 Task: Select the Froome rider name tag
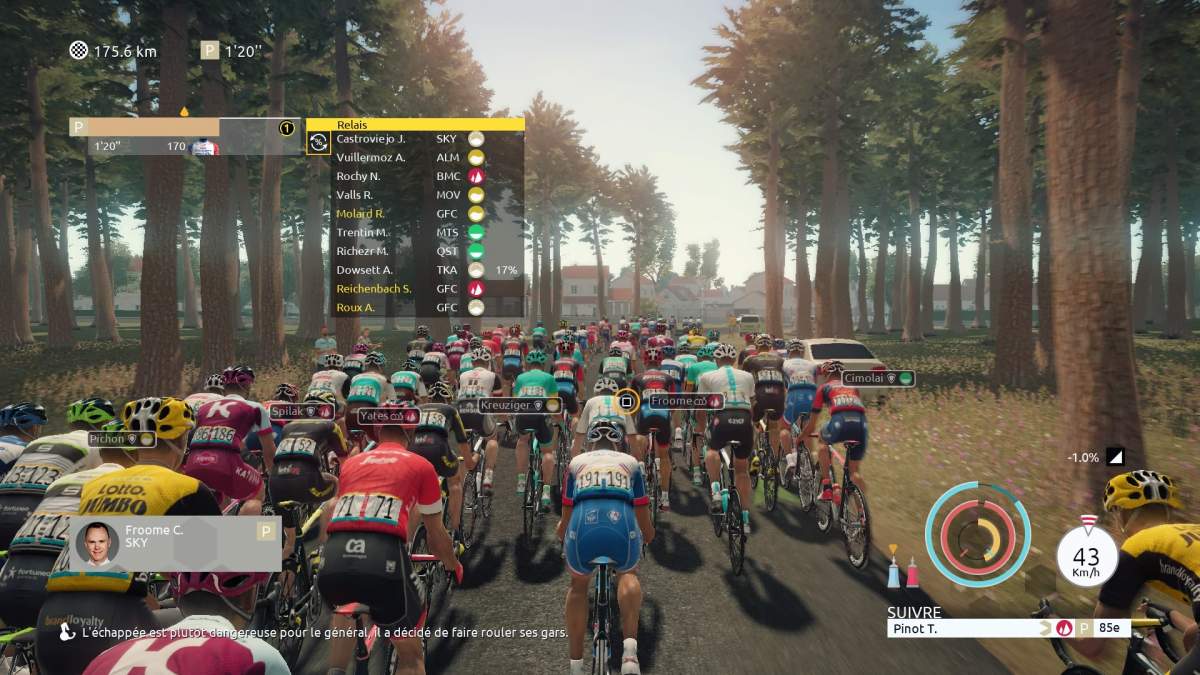coord(686,401)
